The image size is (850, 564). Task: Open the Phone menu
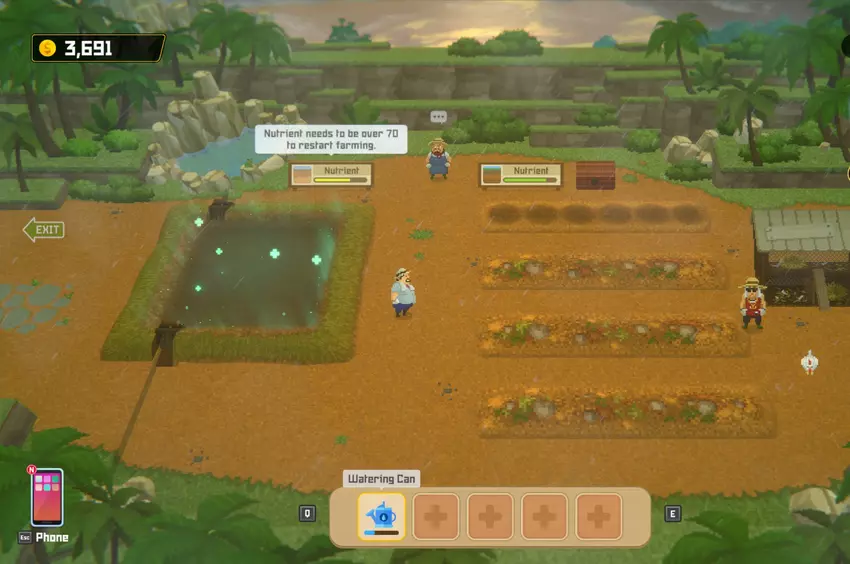click(x=47, y=497)
